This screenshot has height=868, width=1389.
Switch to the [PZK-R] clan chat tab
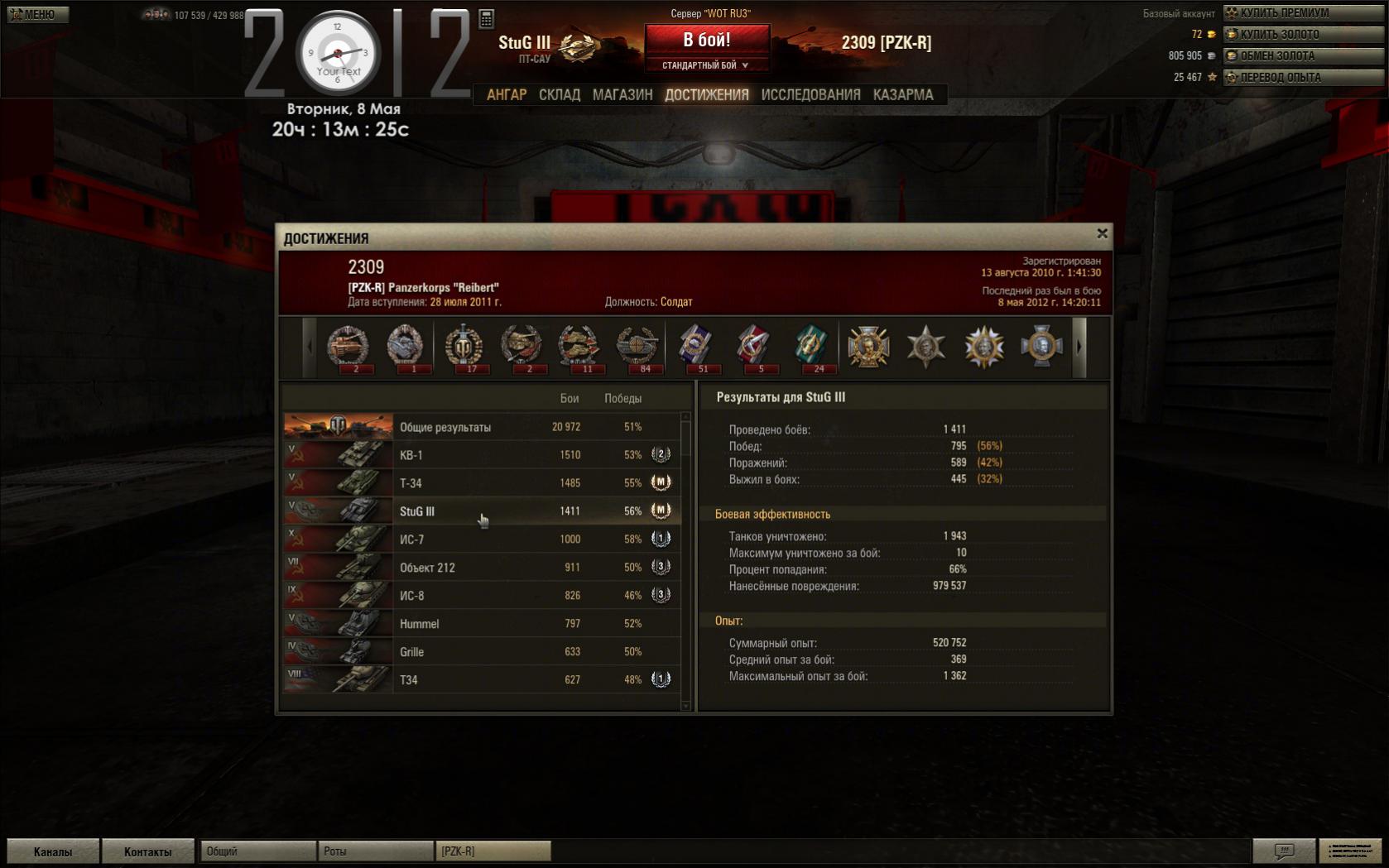[493, 851]
